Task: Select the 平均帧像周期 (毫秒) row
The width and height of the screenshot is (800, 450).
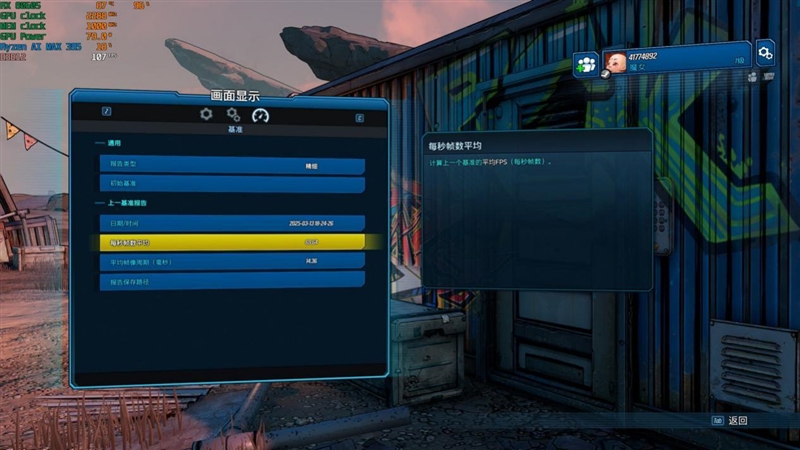Action: (231, 261)
